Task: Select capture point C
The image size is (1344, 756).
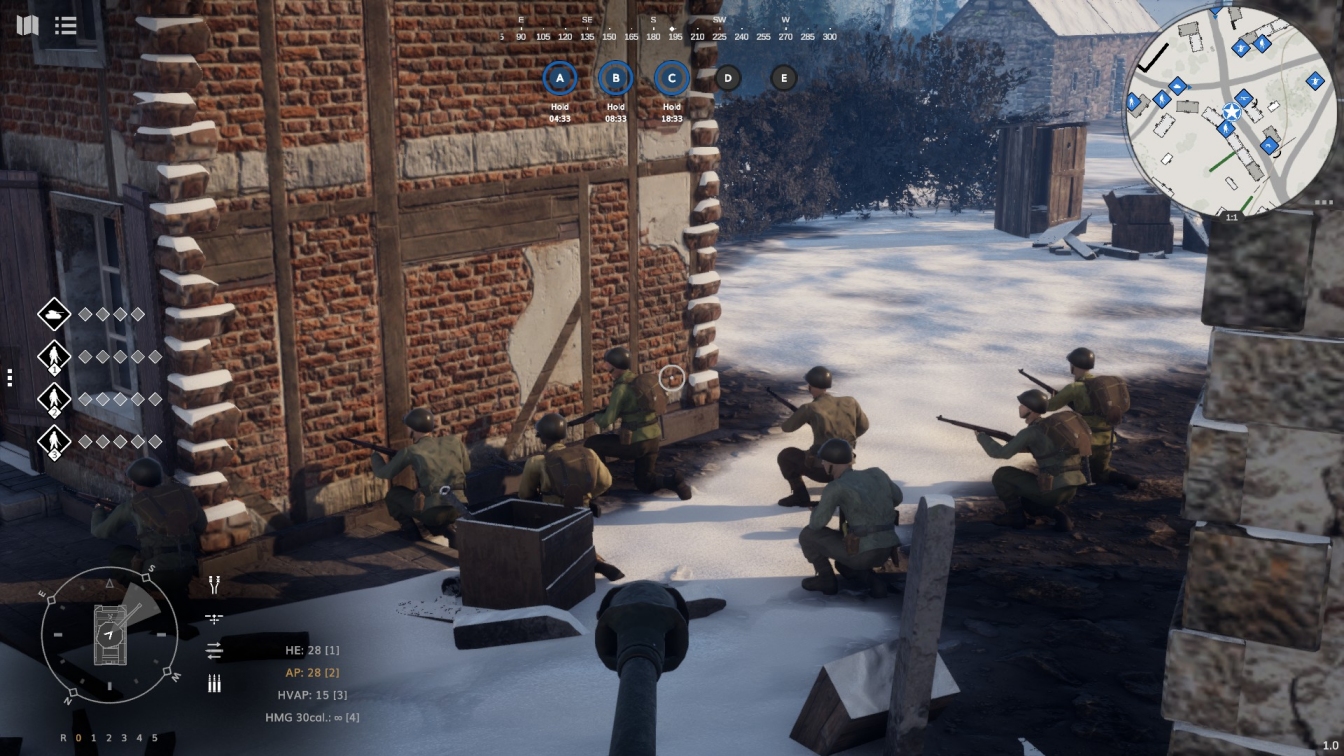Action: (672, 78)
